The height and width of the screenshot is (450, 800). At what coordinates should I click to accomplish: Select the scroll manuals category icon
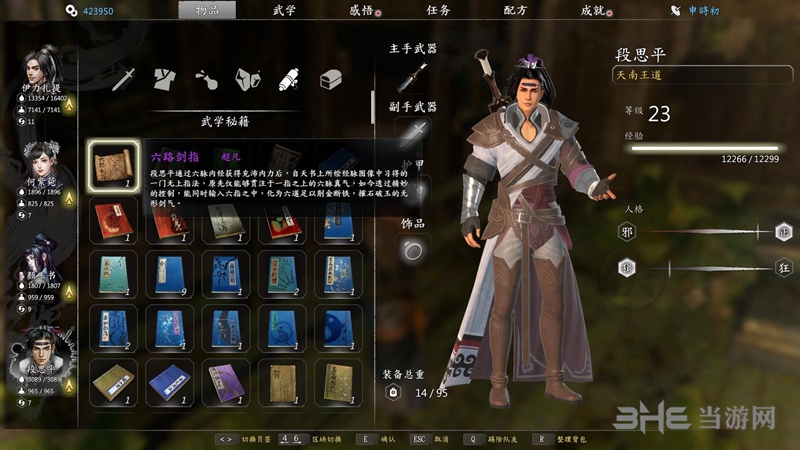pos(289,78)
